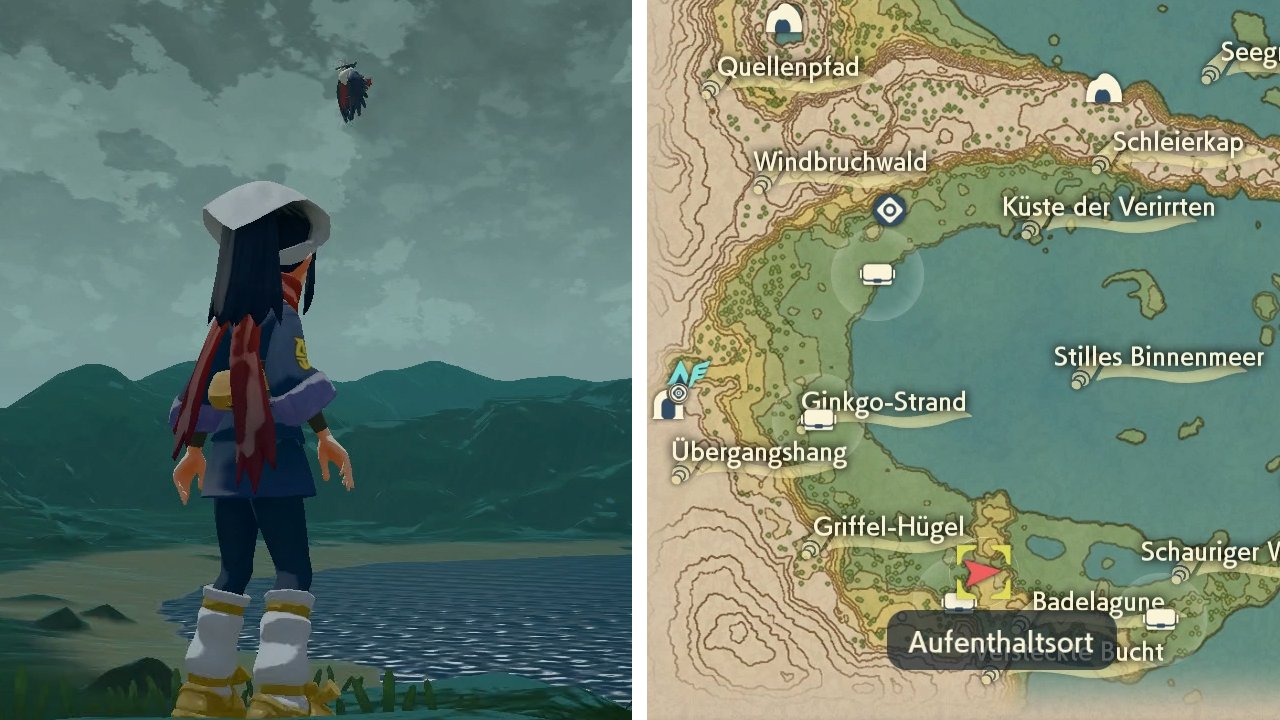Click the Quellenpfad location label

click(x=790, y=67)
